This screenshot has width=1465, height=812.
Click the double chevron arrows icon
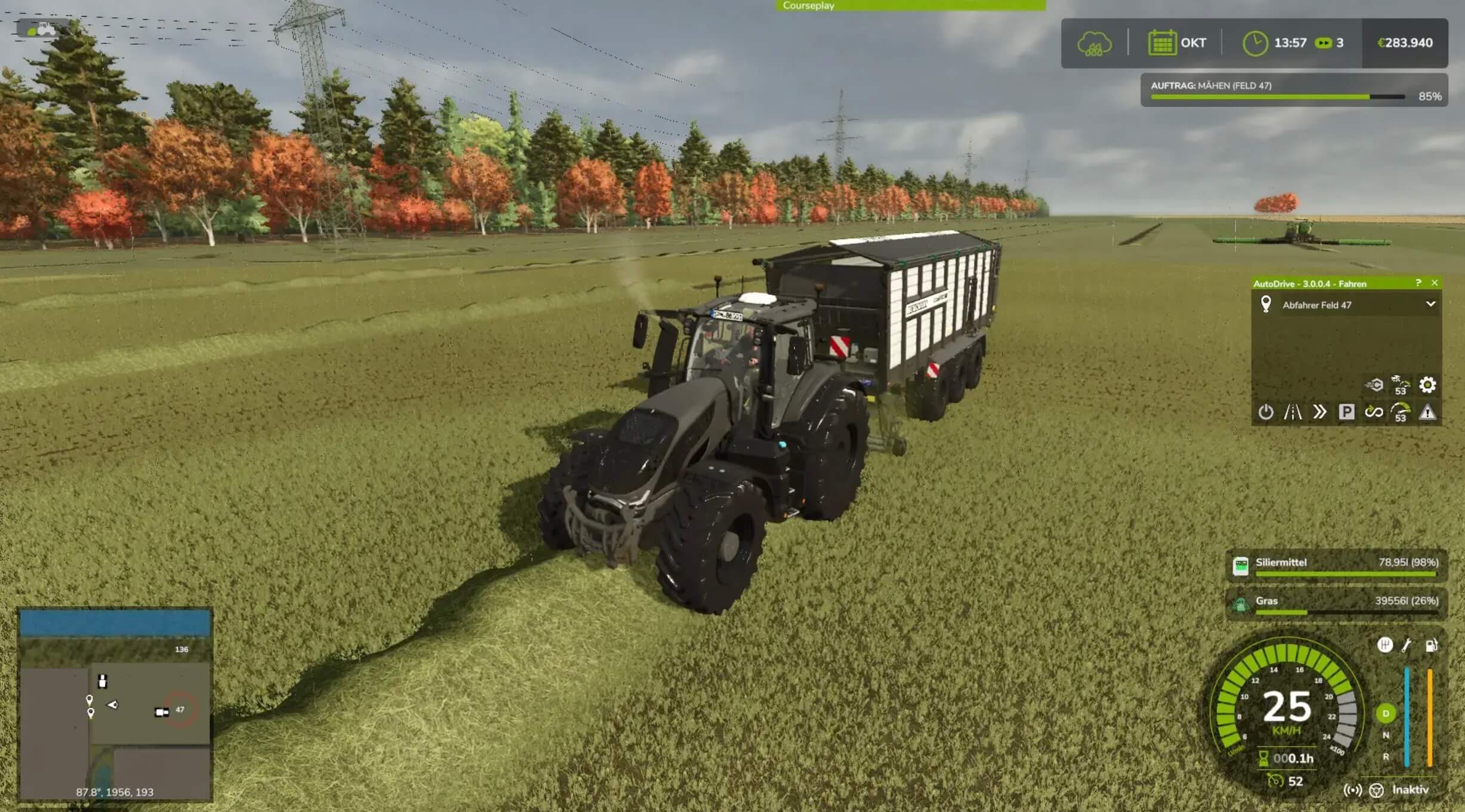pyautogui.click(x=1319, y=412)
